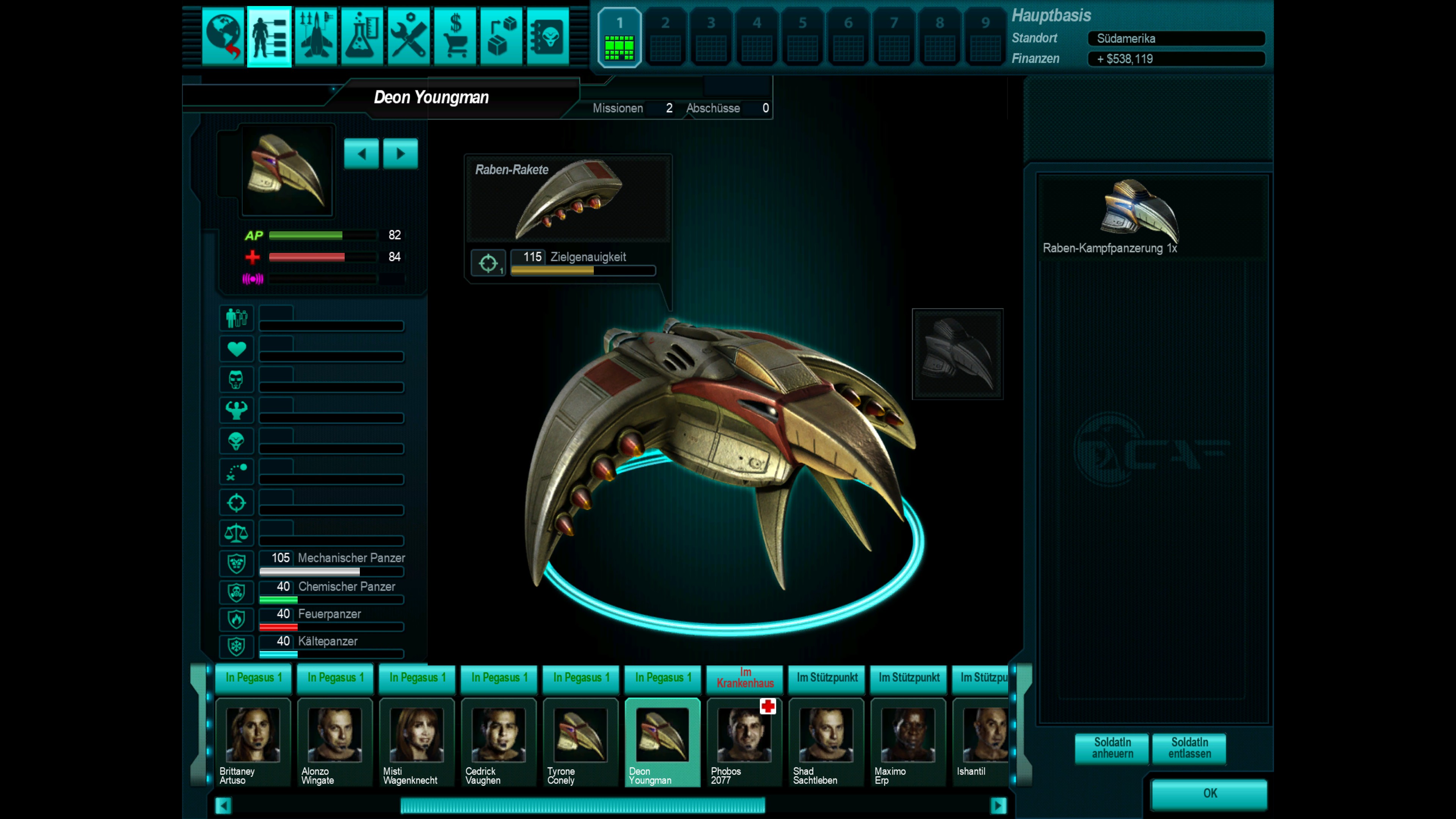
Task: Hire a new soldier
Action: tap(1112, 748)
